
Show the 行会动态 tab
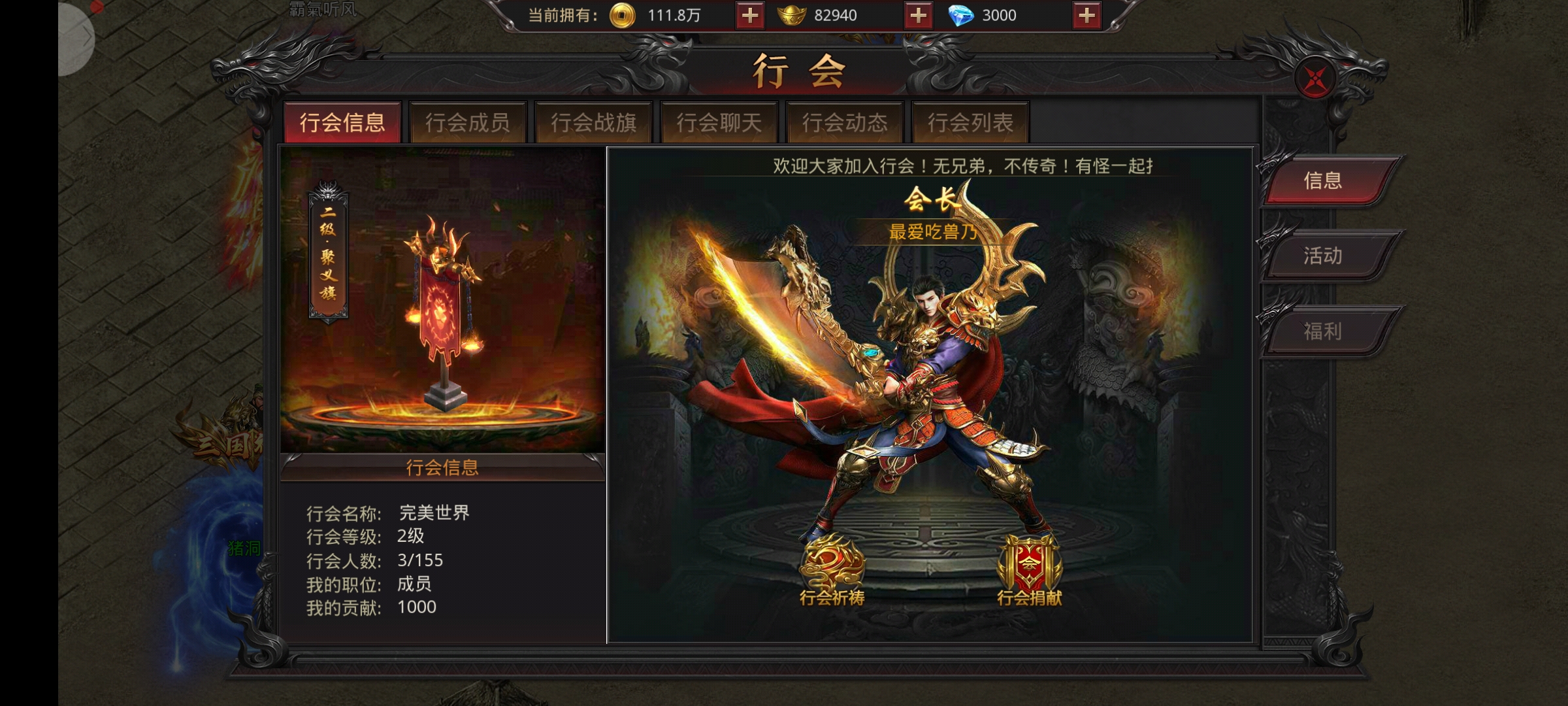(845, 122)
